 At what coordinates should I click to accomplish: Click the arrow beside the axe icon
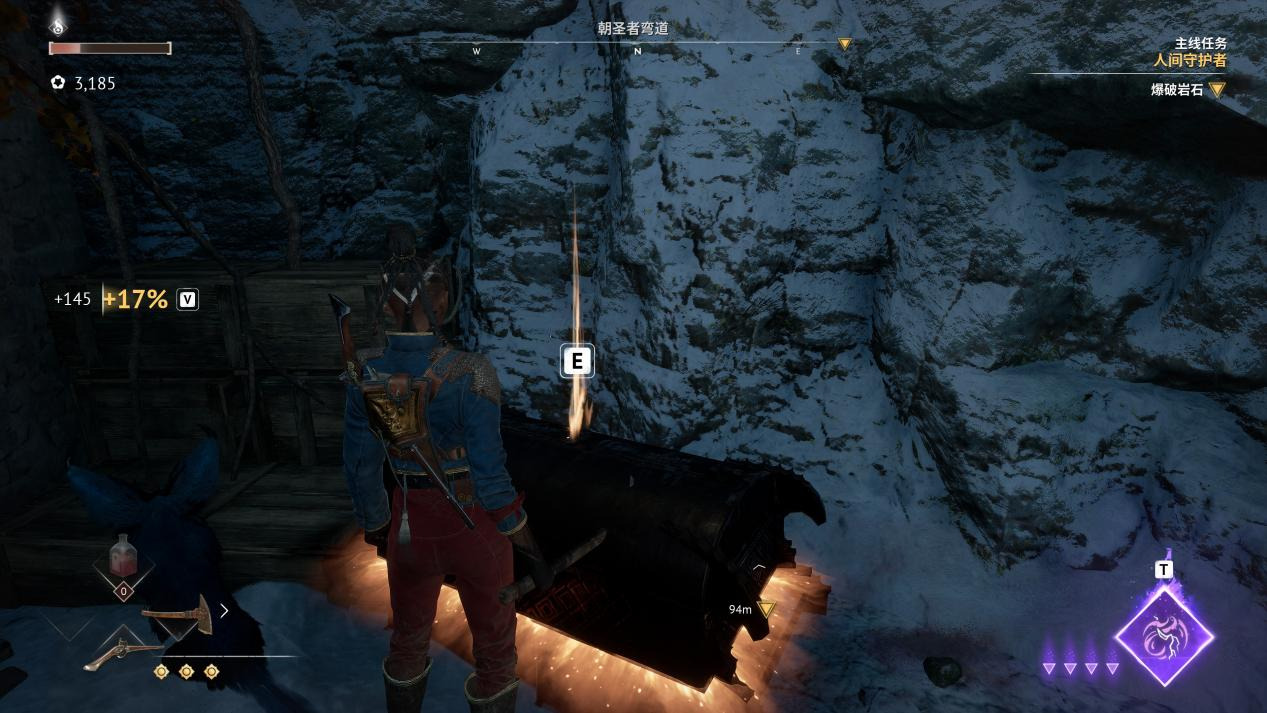pos(224,610)
